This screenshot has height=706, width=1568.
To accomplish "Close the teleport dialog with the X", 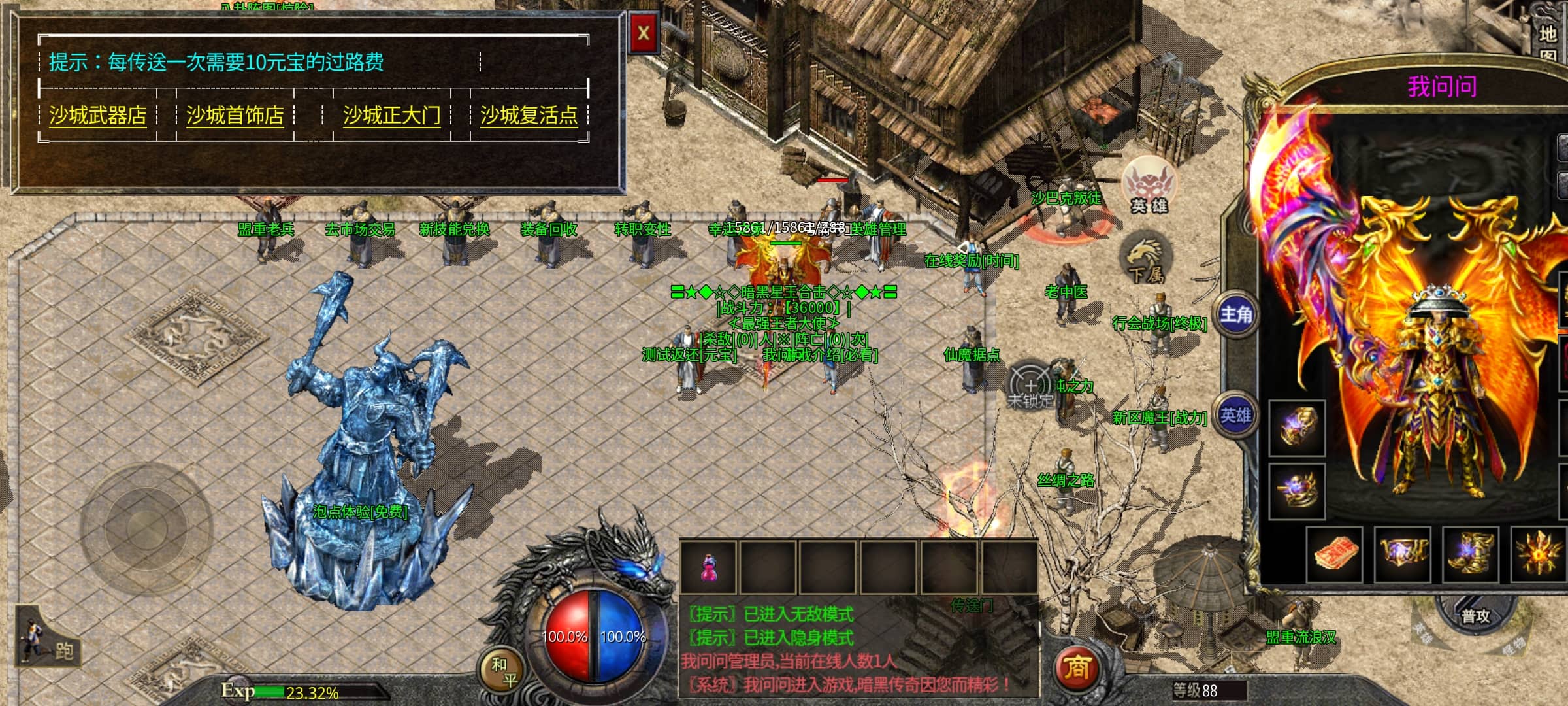I will tap(644, 33).
